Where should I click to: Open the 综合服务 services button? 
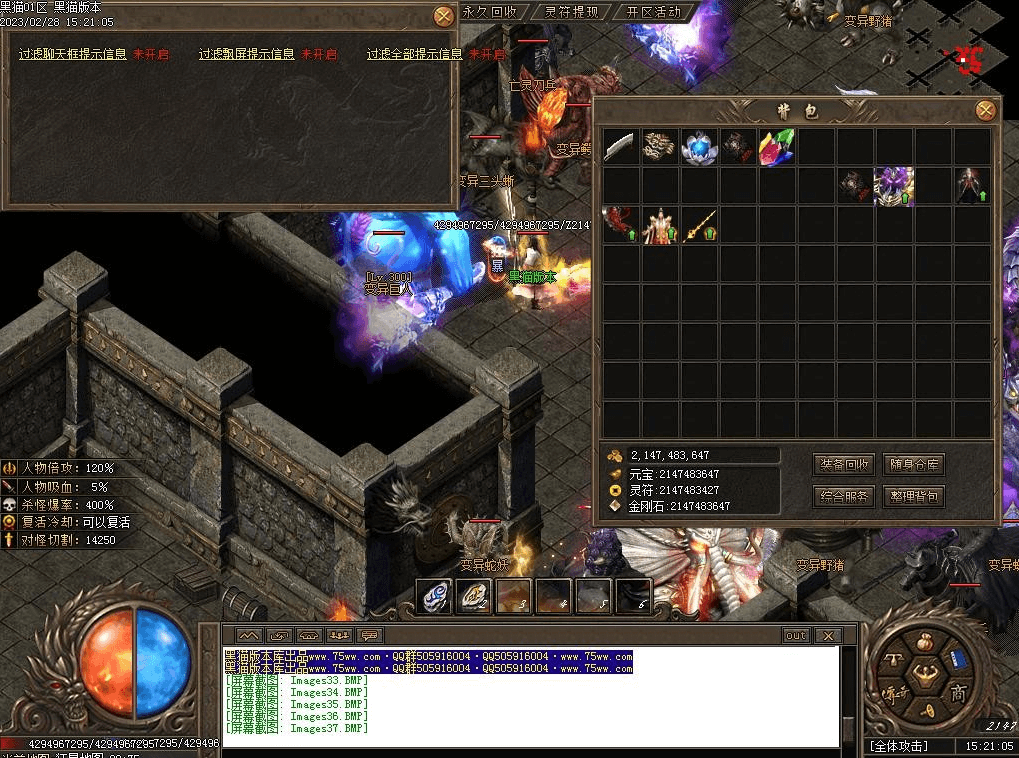(845, 496)
